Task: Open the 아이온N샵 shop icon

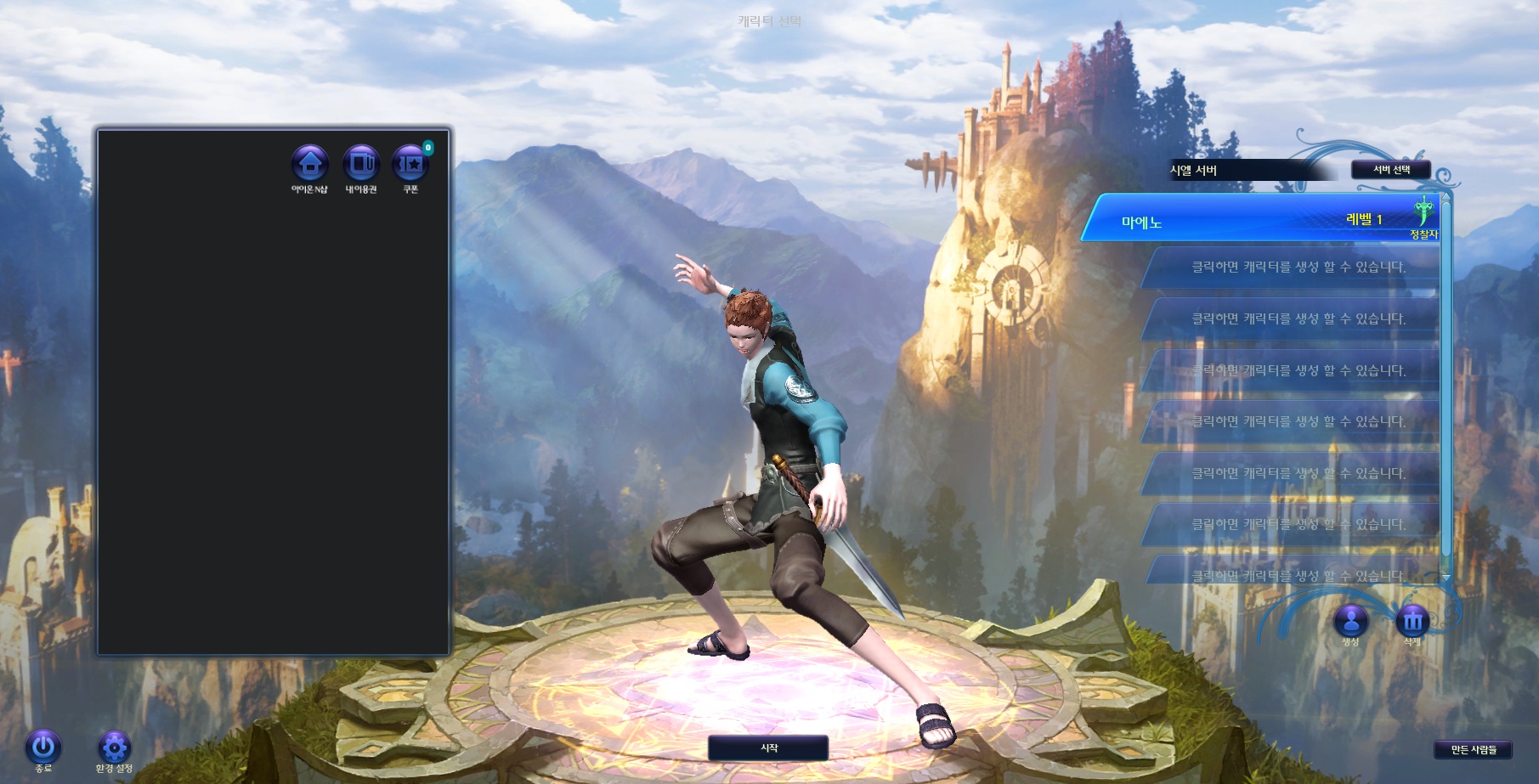Action: [x=309, y=163]
